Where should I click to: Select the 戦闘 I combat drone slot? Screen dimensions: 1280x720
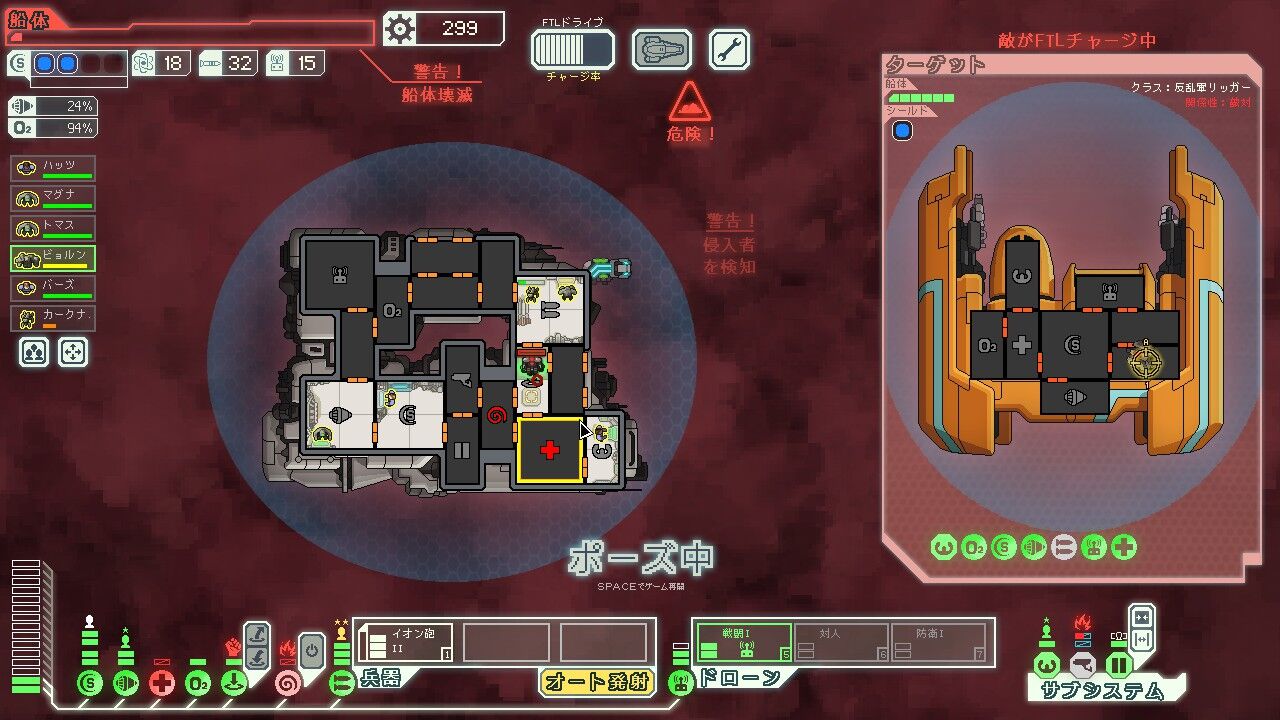[744, 641]
